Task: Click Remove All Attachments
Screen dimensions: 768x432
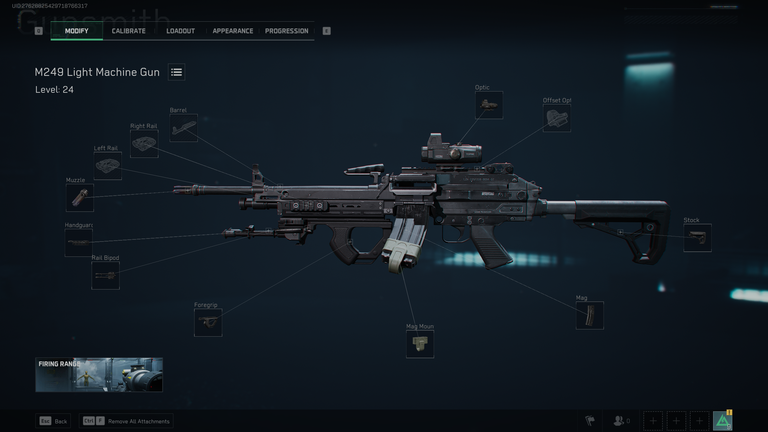Action: click(139, 421)
